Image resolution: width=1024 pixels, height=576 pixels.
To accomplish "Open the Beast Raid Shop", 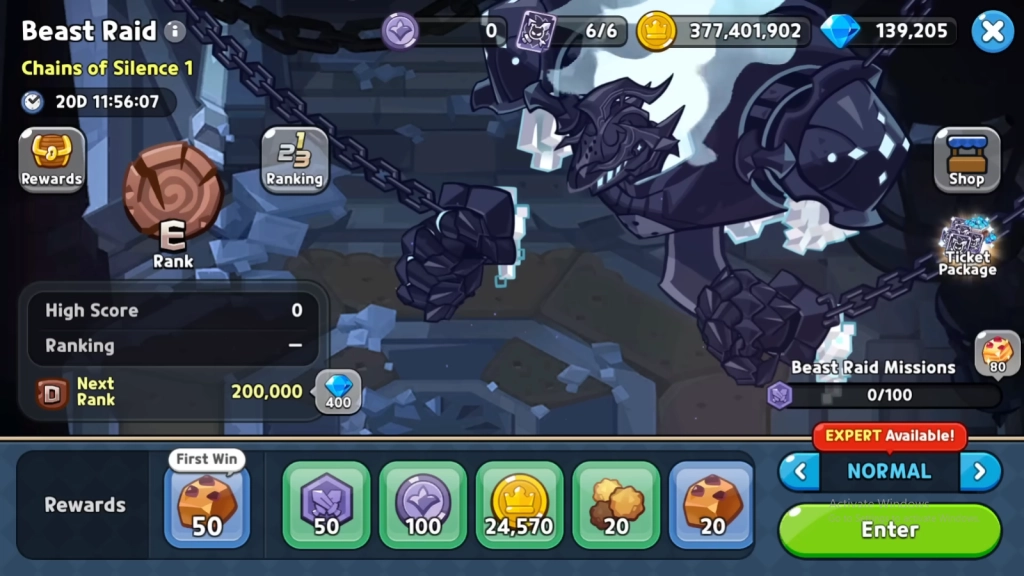I will pos(966,160).
